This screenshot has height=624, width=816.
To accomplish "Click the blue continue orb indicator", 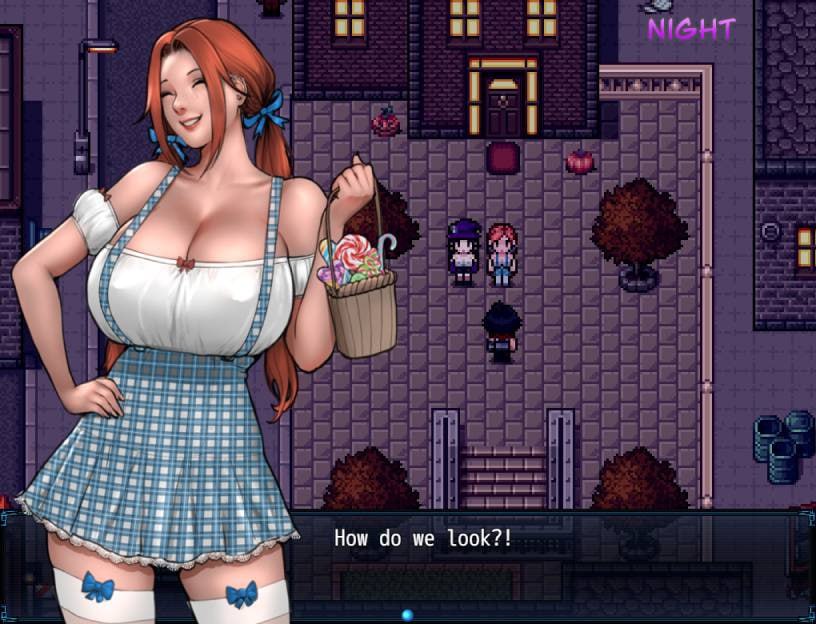I will (x=407, y=614).
